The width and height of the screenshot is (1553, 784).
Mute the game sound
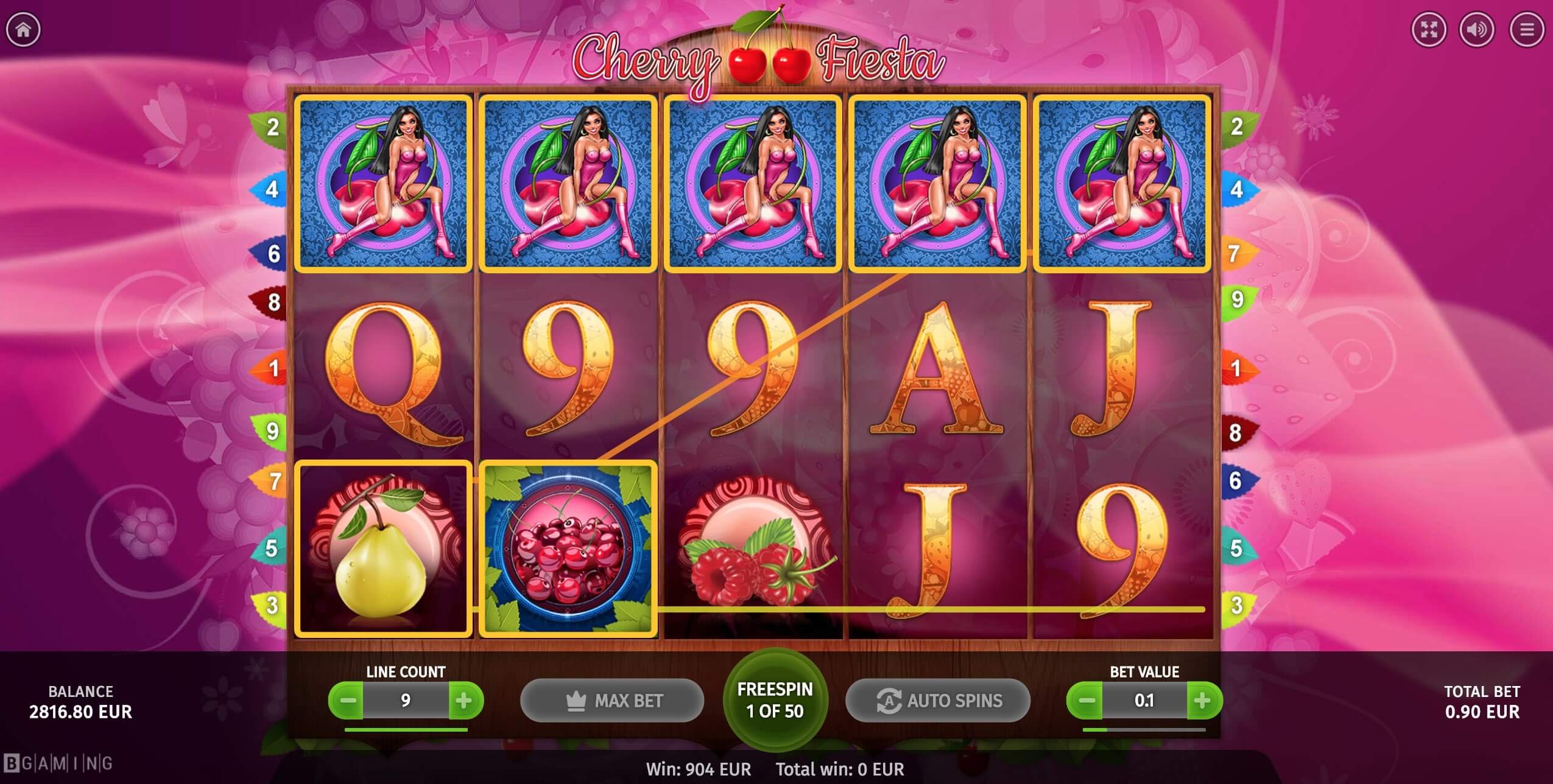tap(1477, 29)
